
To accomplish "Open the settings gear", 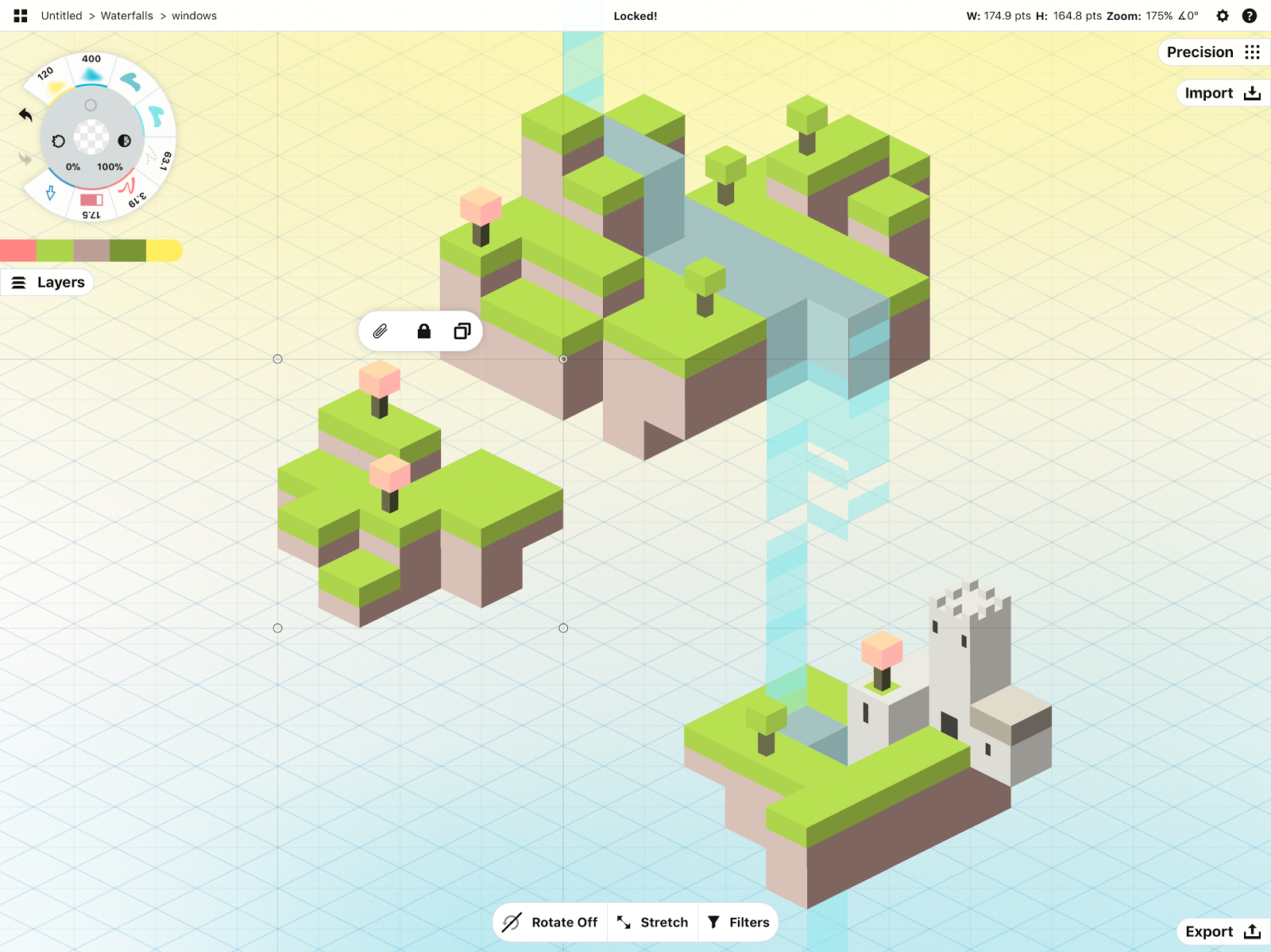I will pos(1223,16).
